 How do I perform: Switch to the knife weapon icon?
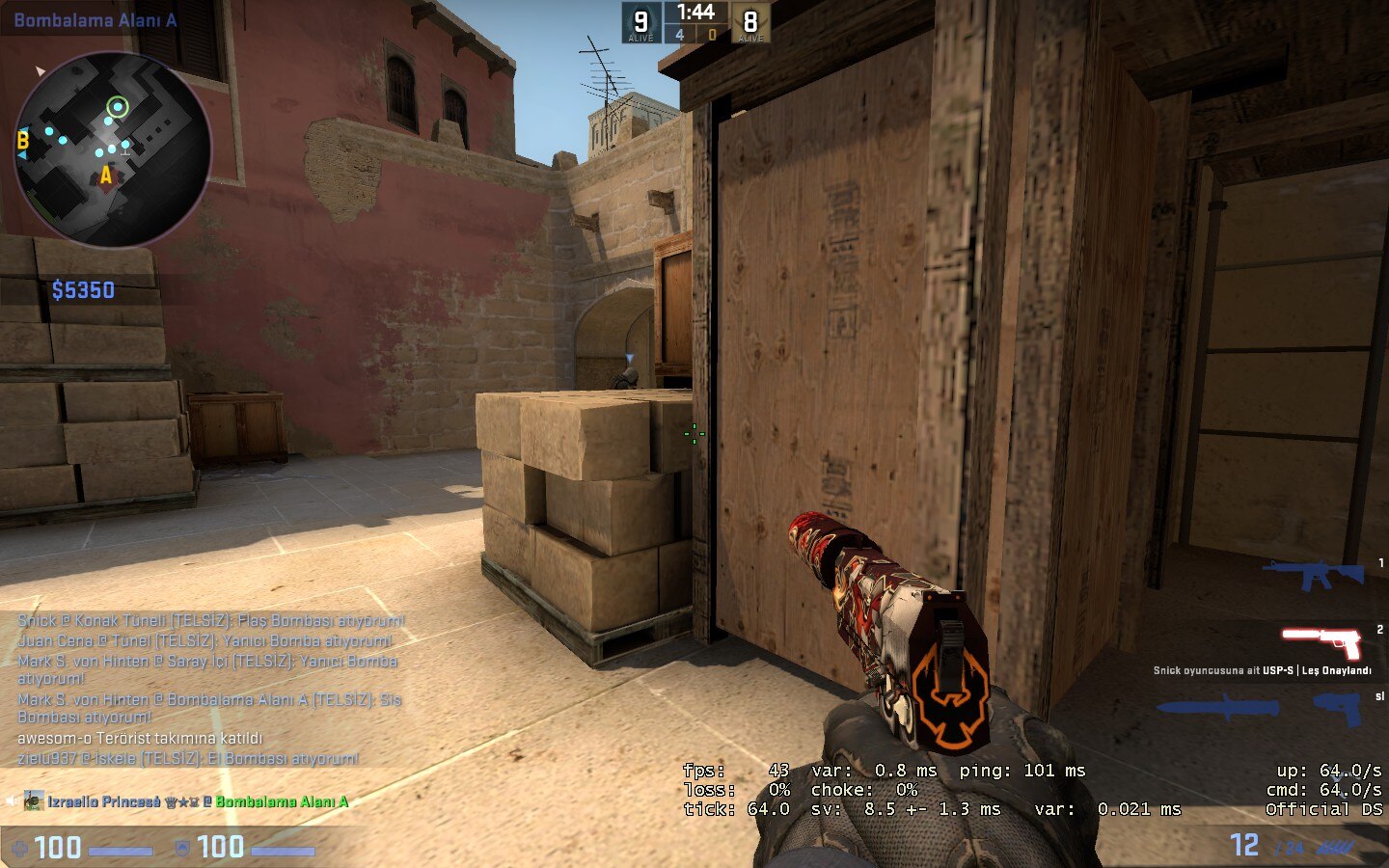(x=1219, y=708)
